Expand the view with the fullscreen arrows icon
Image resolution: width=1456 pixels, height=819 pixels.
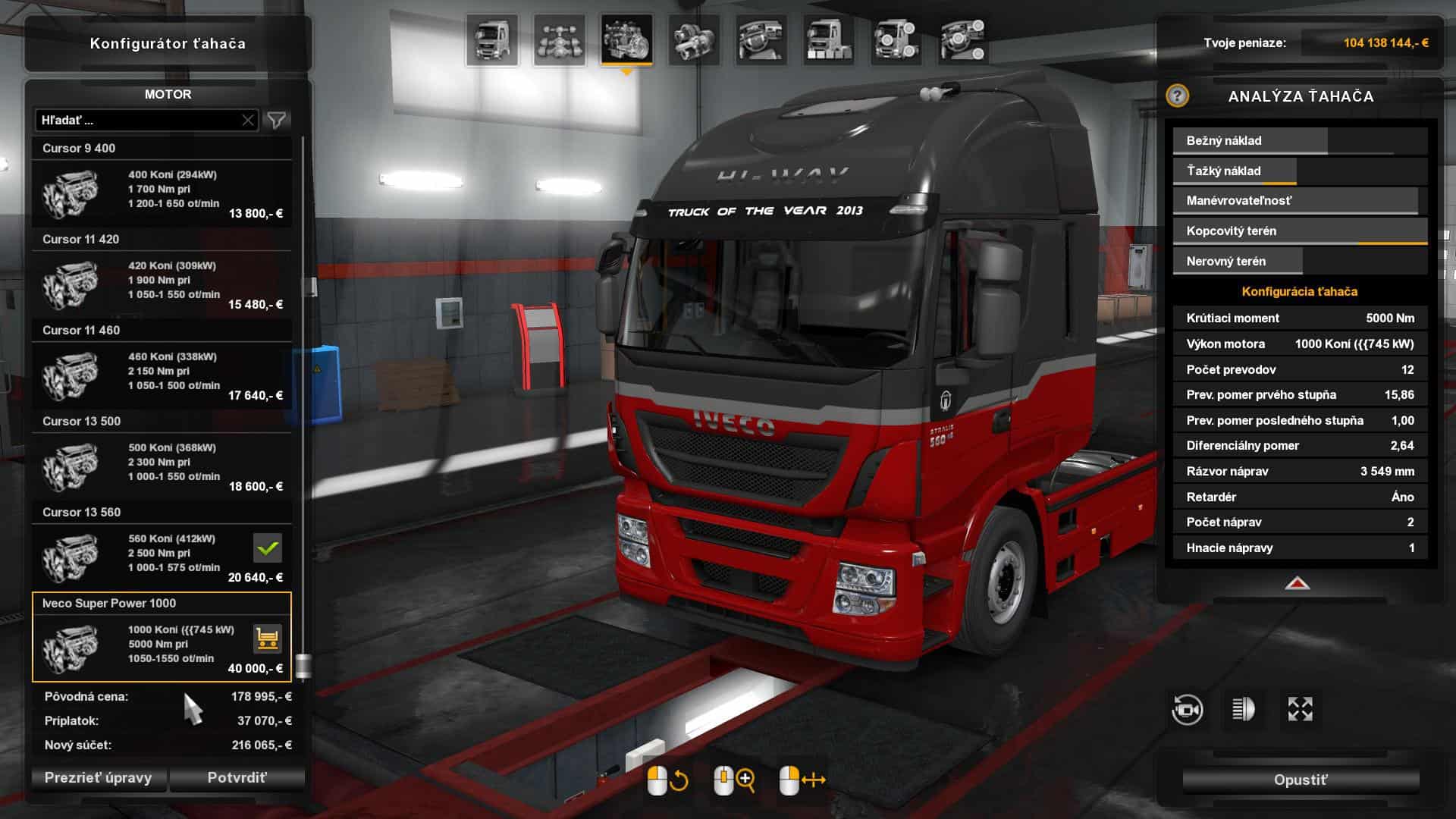(x=1300, y=710)
